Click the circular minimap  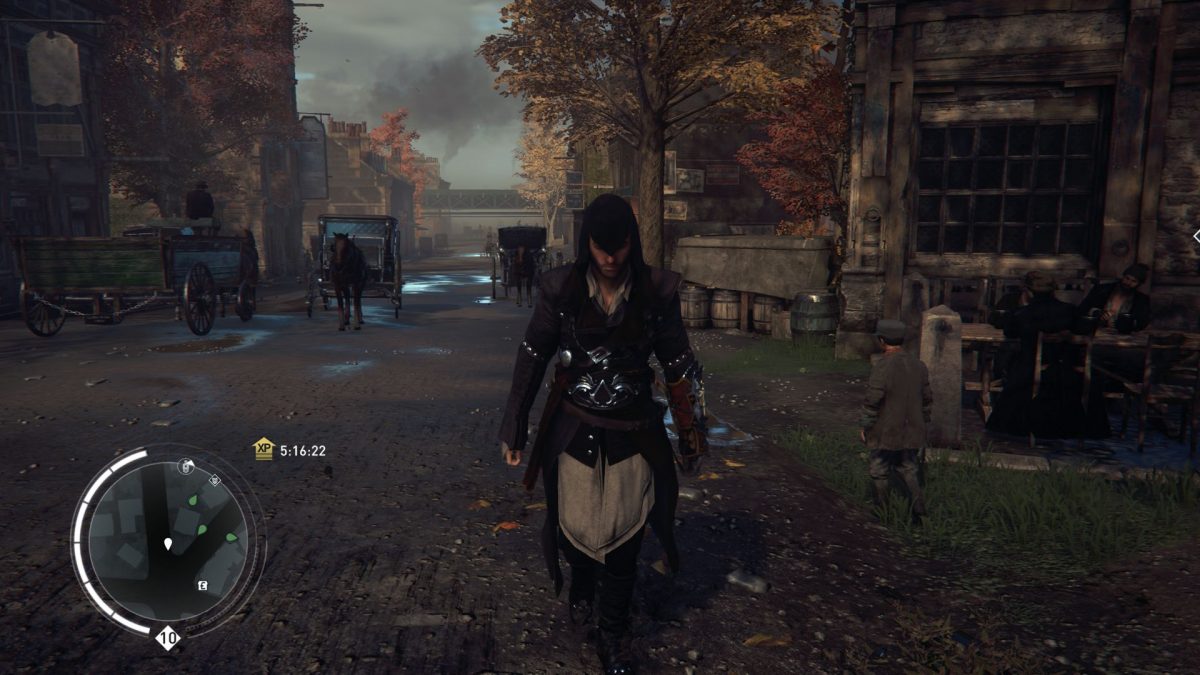[168, 541]
